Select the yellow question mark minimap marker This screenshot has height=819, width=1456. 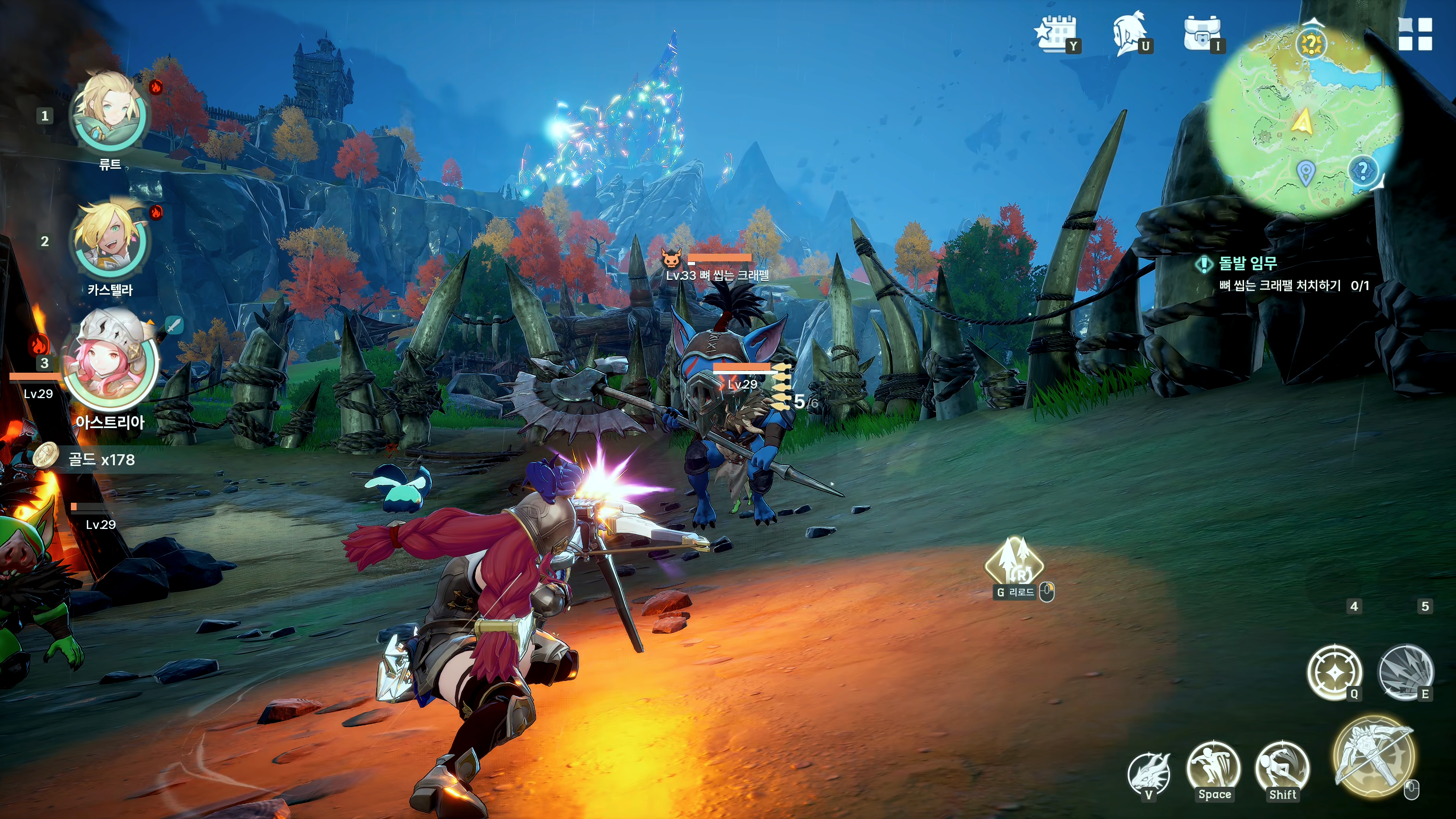[1311, 44]
